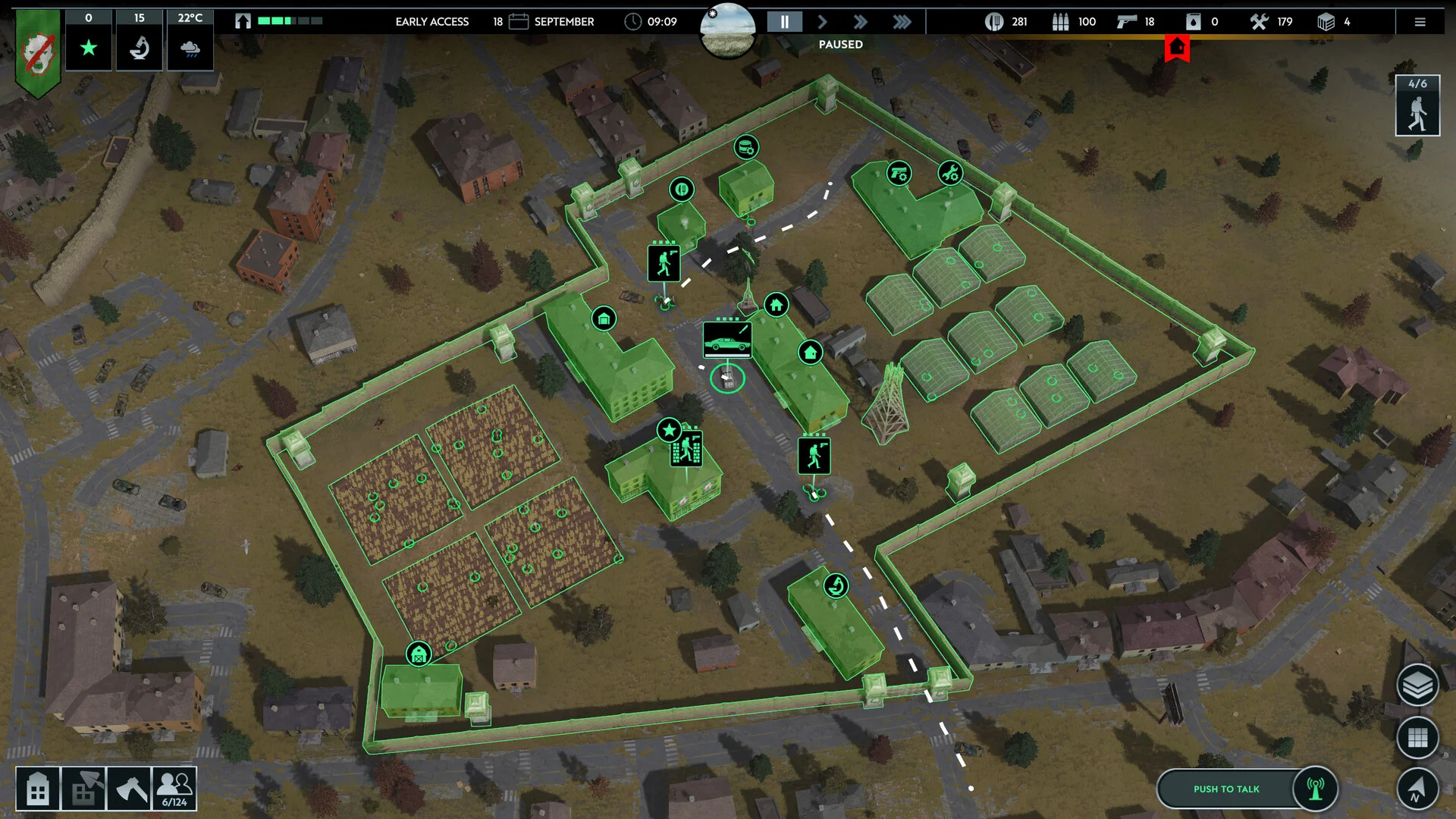Click the red house alert marker
Image resolution: width=1456 pixels, height=819 pixels.
click(1177, 49)
